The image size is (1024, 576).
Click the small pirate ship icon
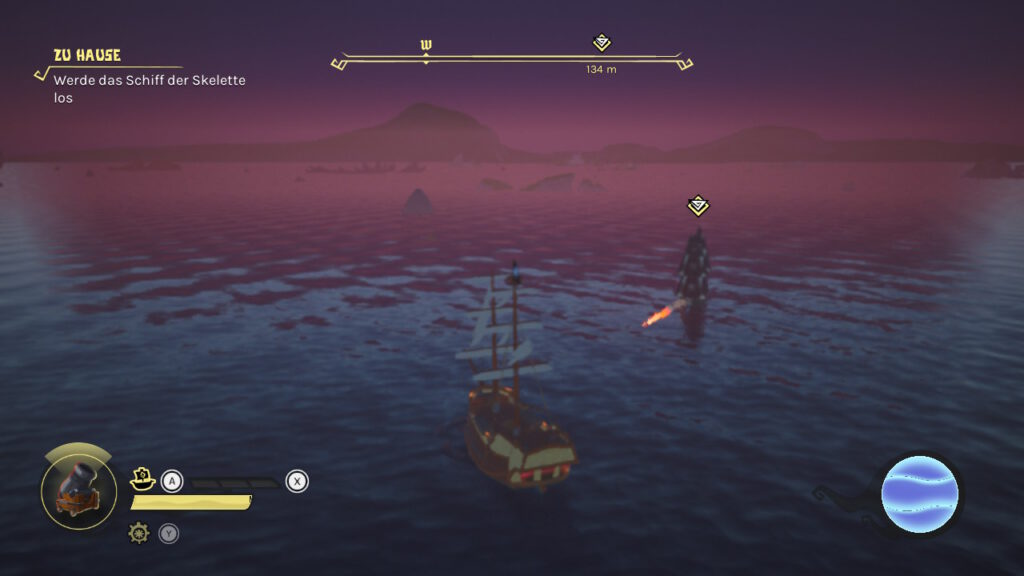click(142, 480)
